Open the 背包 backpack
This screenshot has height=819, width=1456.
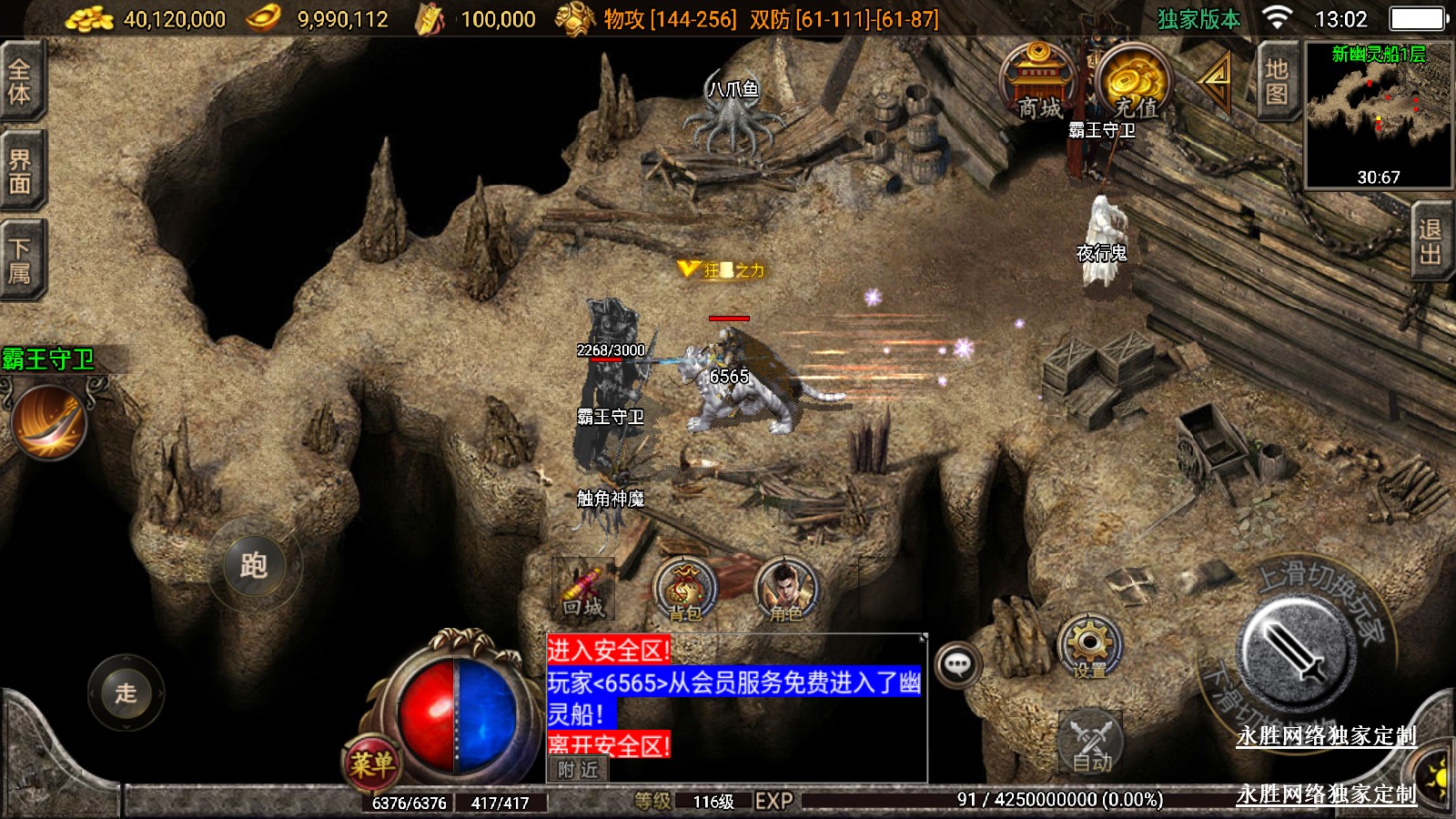coord(685,591)
